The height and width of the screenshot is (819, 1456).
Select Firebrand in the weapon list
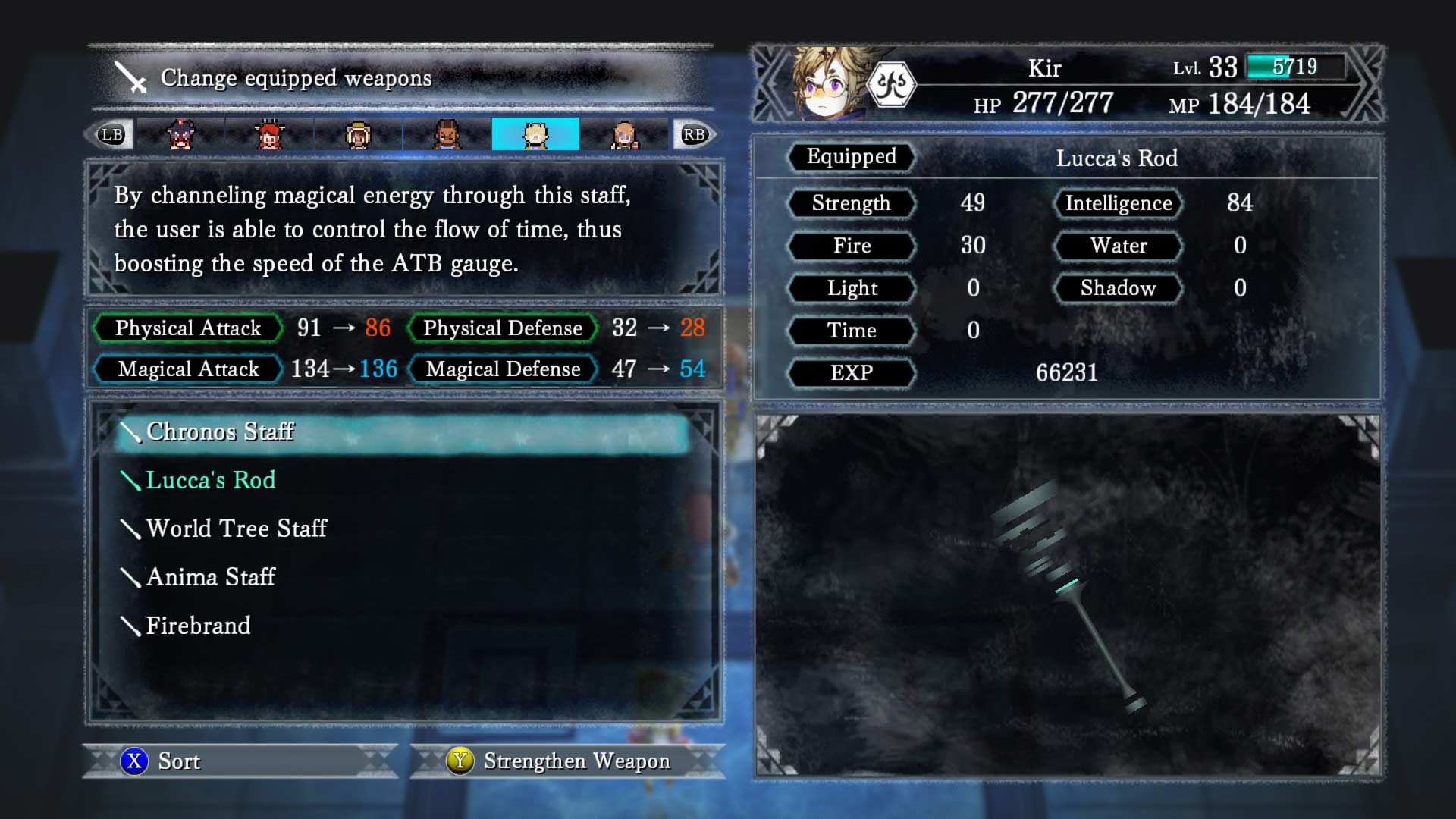tap(198, 626)
